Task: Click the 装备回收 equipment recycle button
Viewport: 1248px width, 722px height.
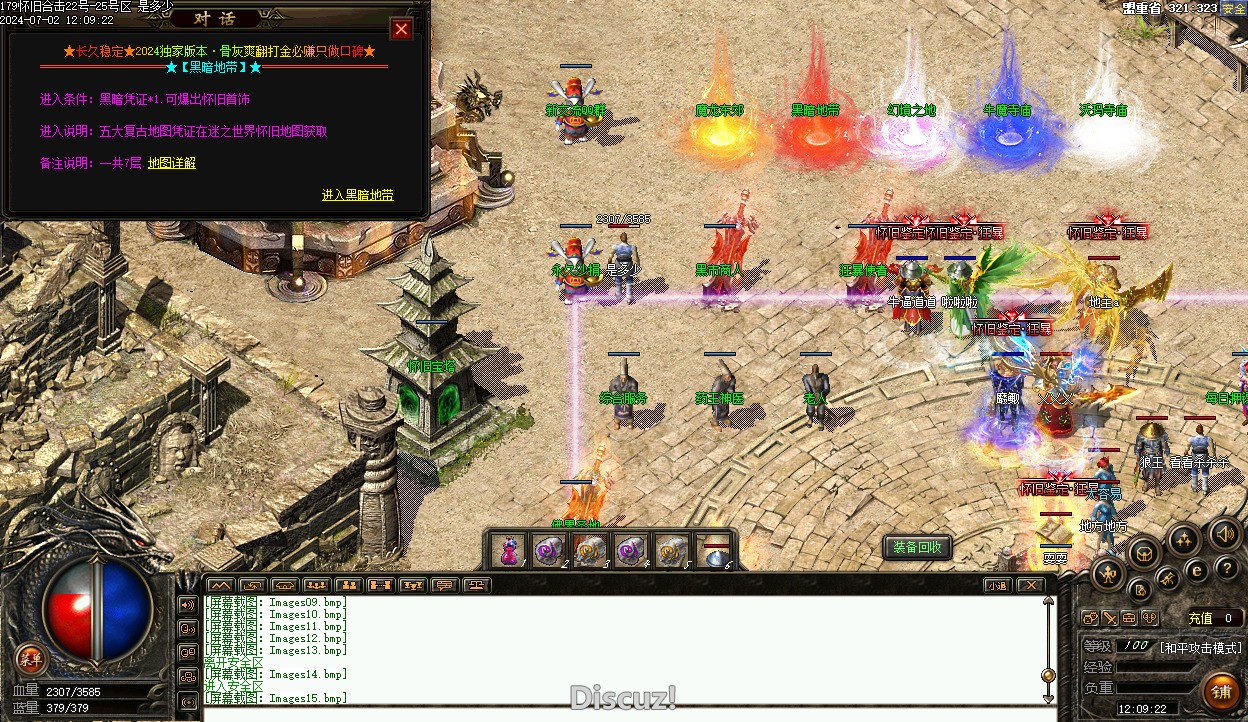Action: click(917, 547)
